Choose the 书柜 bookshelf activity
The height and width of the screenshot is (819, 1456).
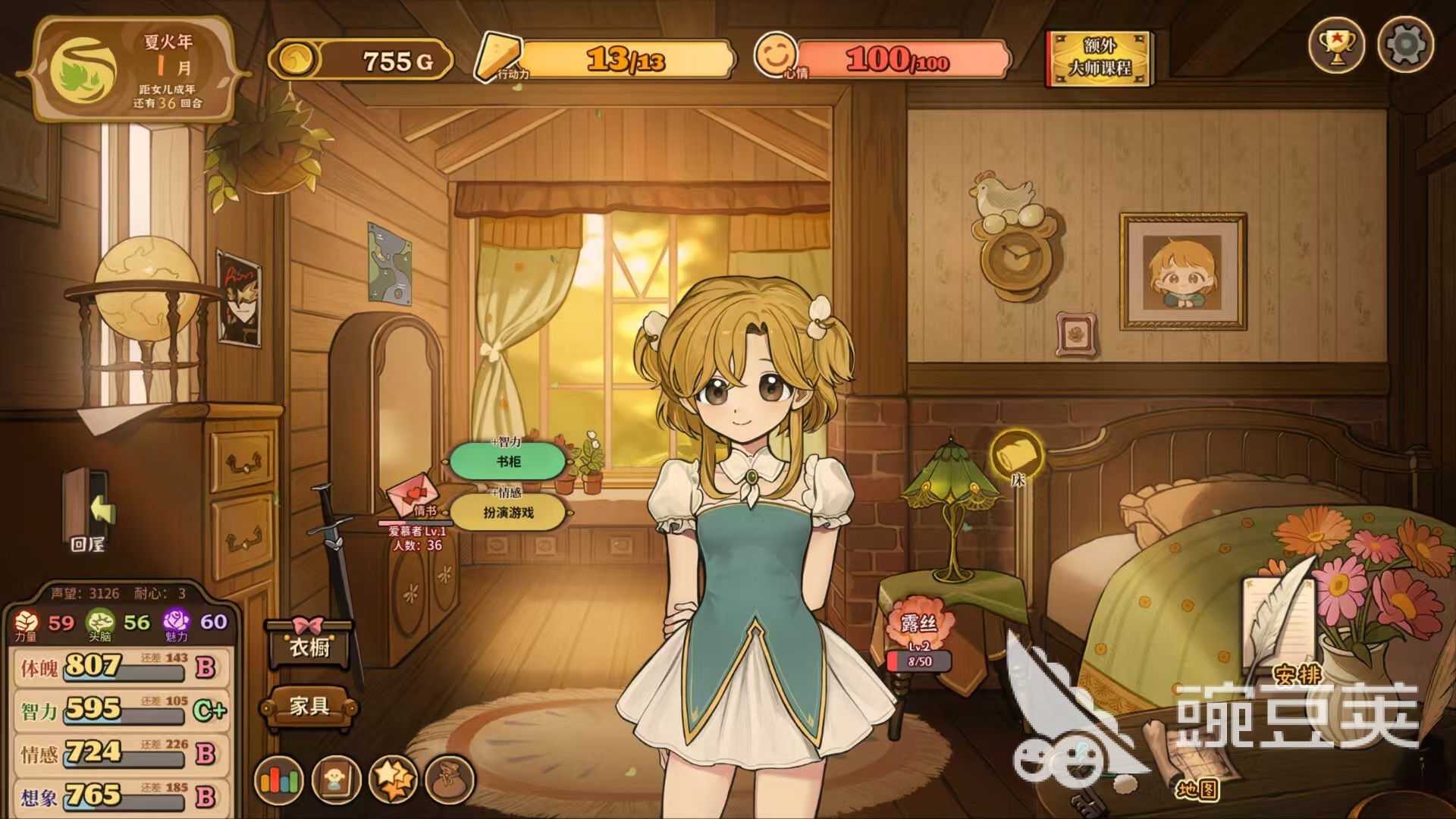[x=508, y=461]
